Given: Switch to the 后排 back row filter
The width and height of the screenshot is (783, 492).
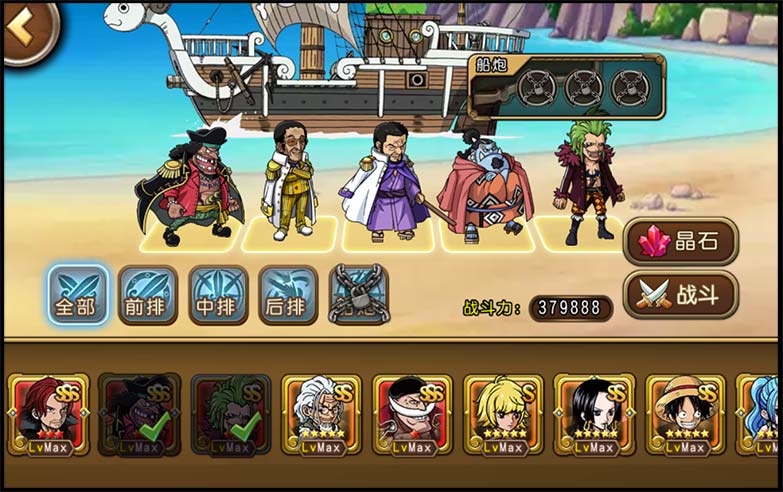Looking at the screenshot, I should point(288,295).
